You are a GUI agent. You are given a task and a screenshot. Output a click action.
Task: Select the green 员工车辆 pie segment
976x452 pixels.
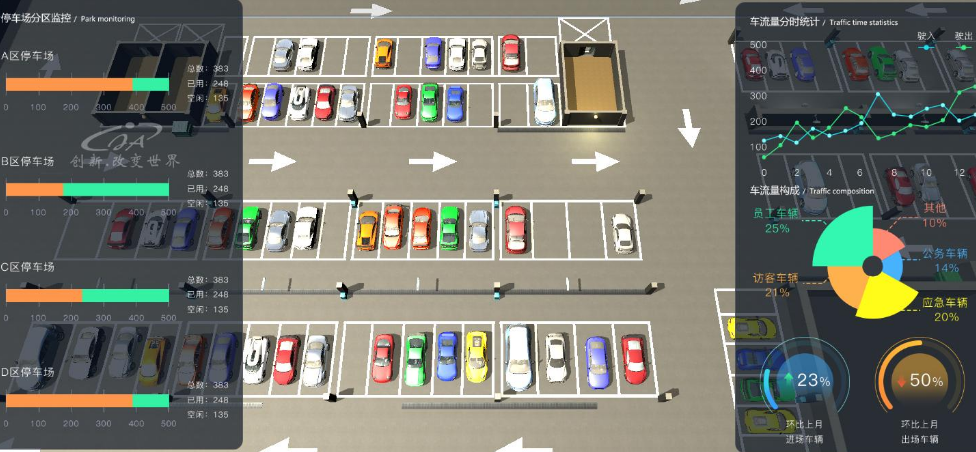(843, 236)
